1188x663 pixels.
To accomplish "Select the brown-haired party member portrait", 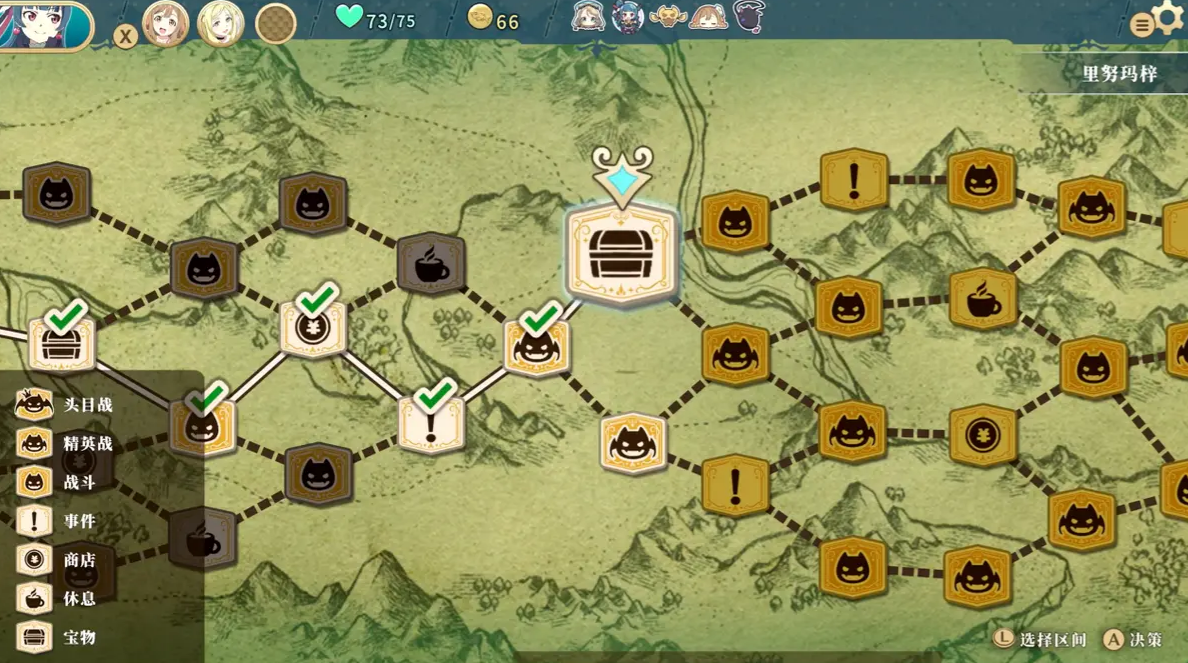I will (x=166, y=24).
